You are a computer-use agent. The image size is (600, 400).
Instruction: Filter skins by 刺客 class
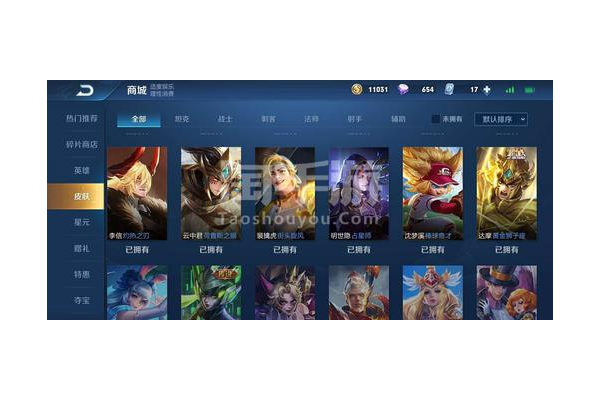[x=269, y=119]
